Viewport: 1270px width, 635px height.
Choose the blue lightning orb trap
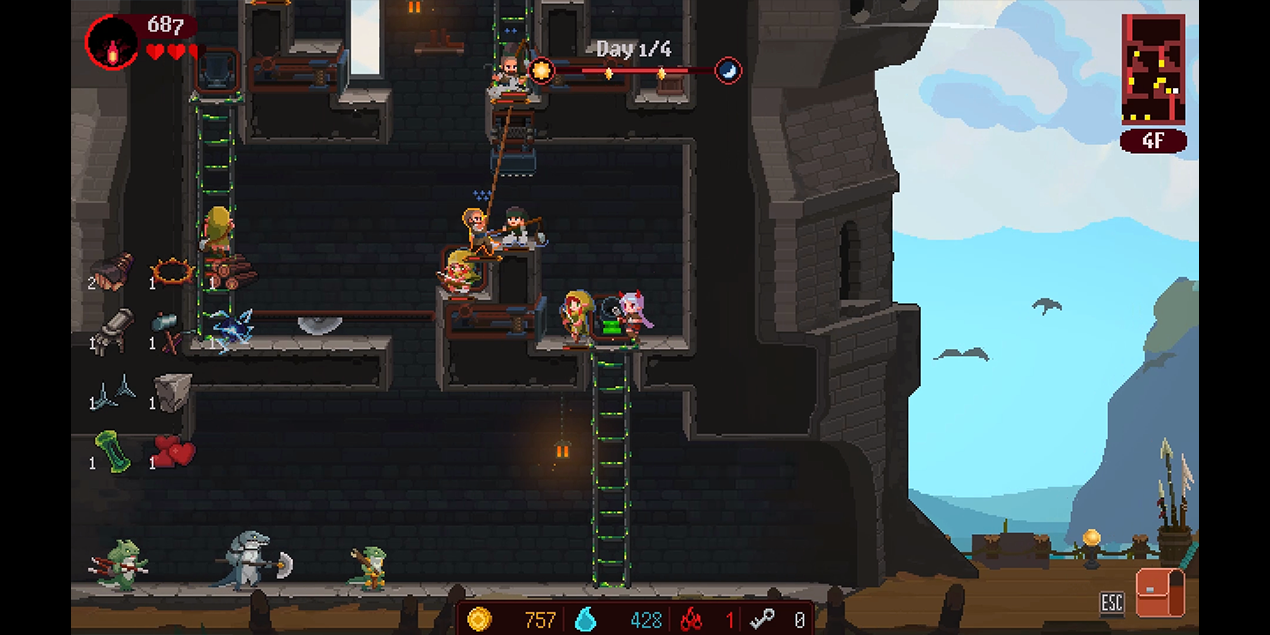233,328
